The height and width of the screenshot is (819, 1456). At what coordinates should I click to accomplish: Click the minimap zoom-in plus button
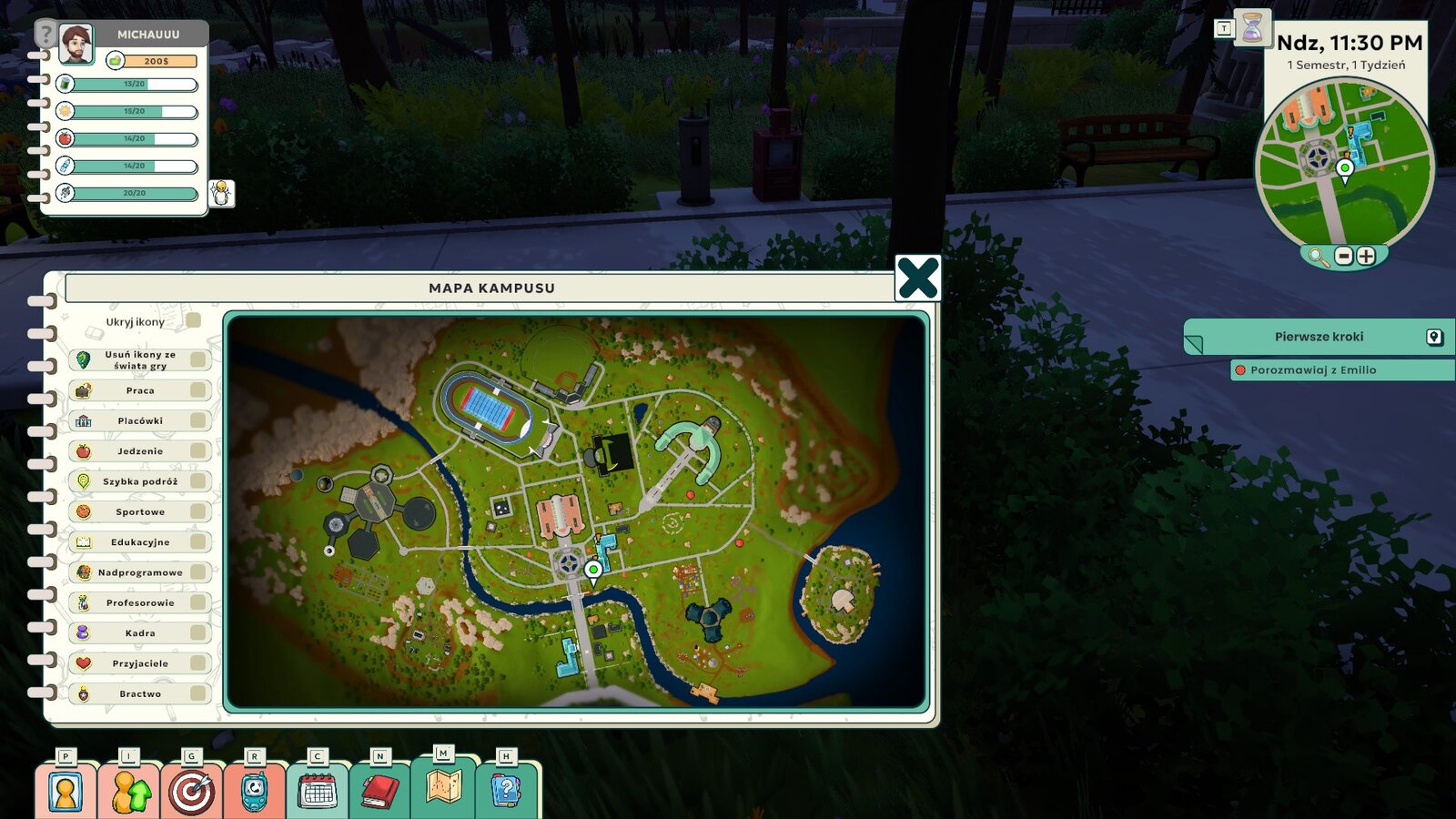coord(1366,257)
